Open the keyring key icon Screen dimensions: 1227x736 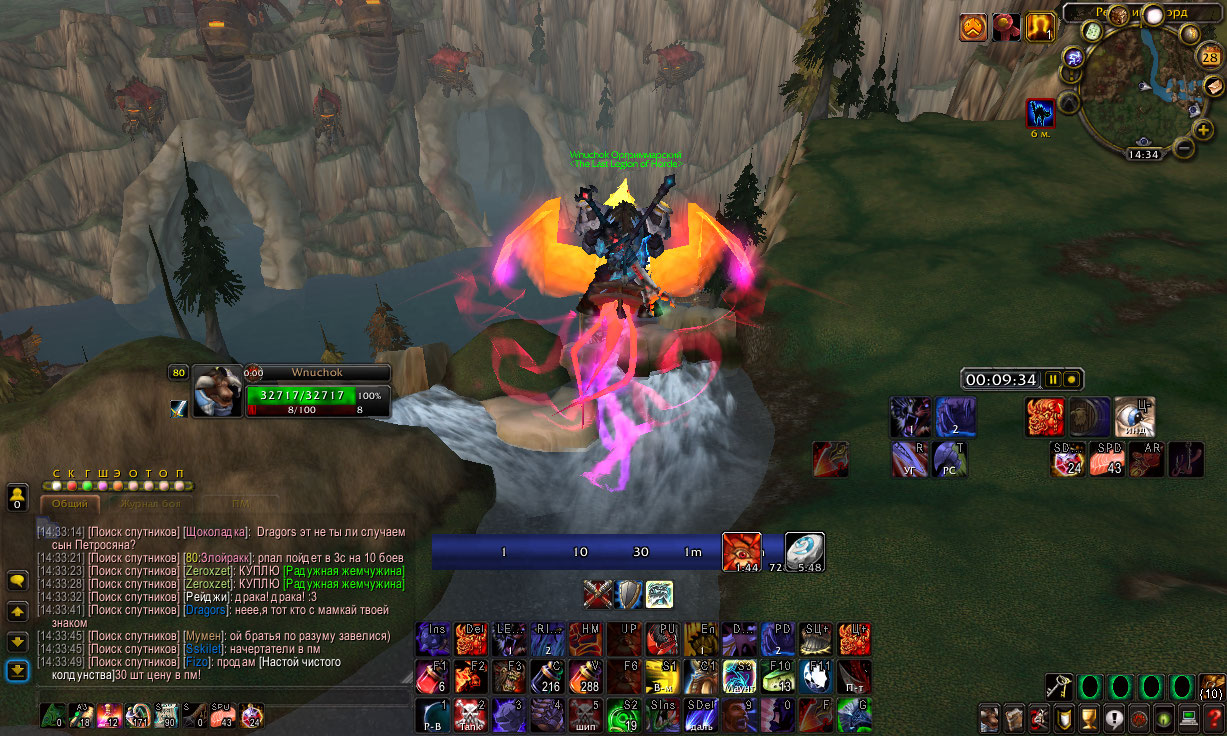(x=1058, y=686)
